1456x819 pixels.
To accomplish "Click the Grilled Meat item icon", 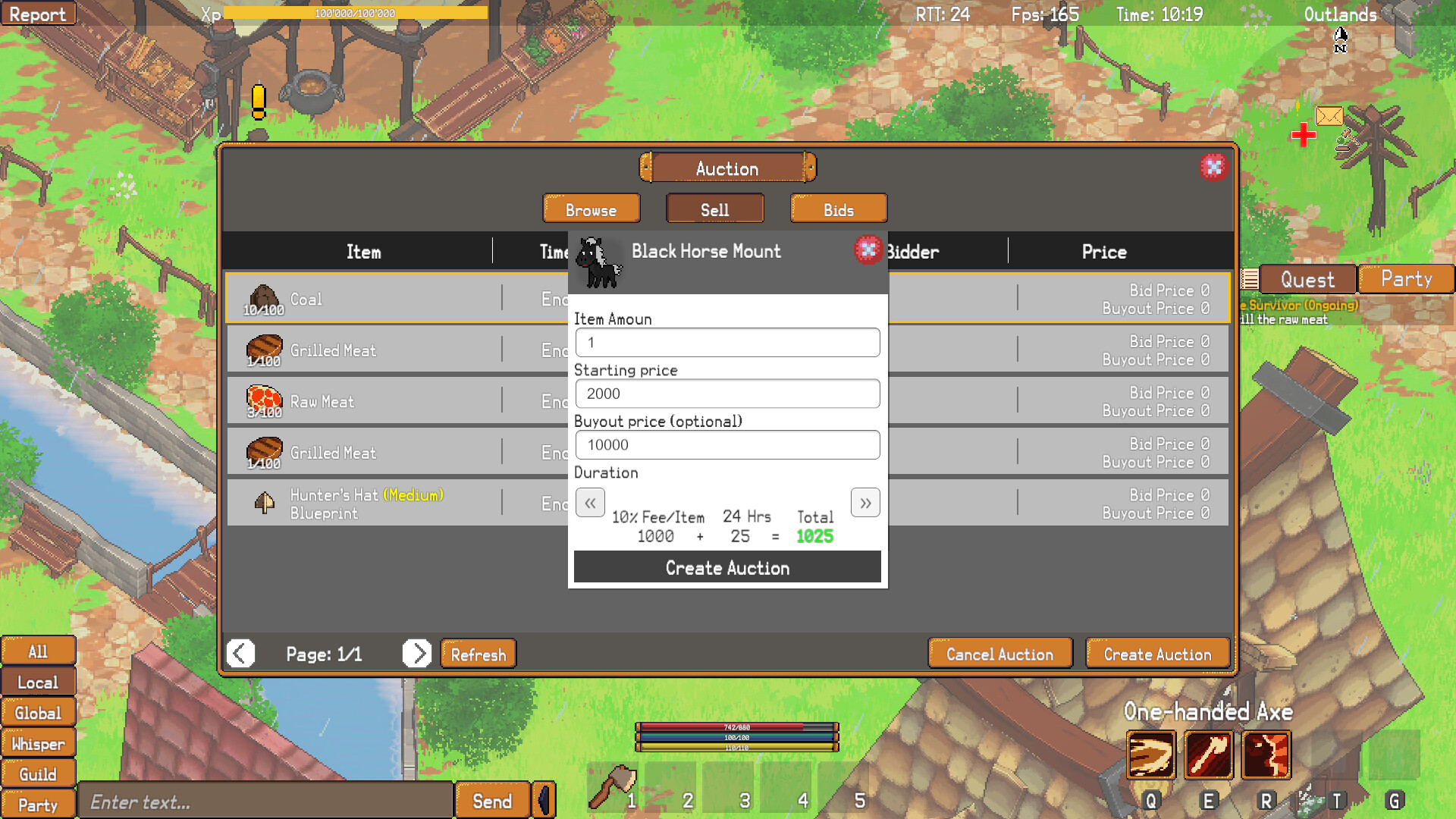I will click(x=263, y=347).
